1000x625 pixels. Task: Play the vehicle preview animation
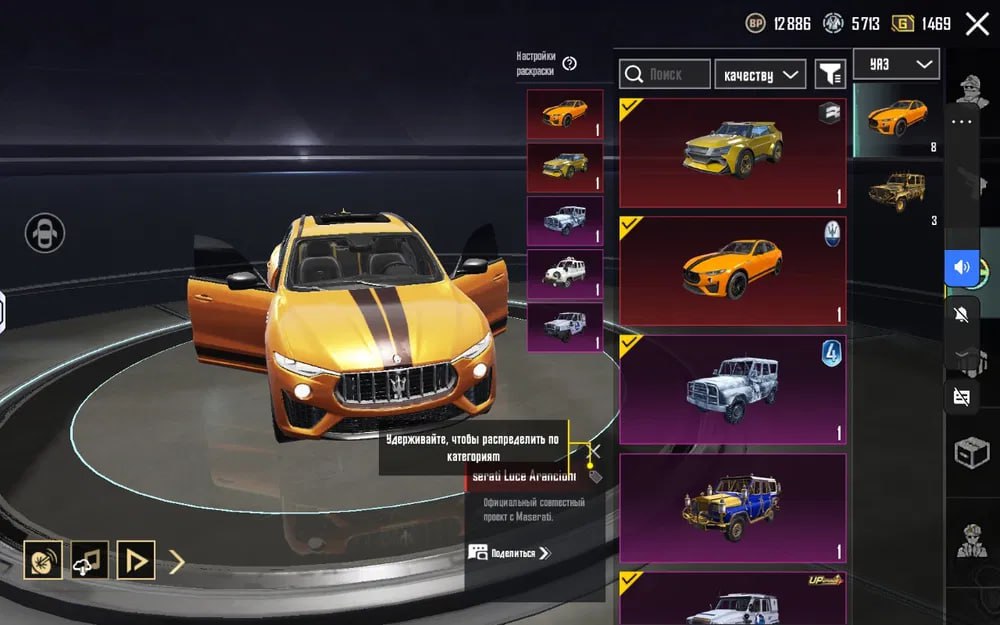click(135, 560)
